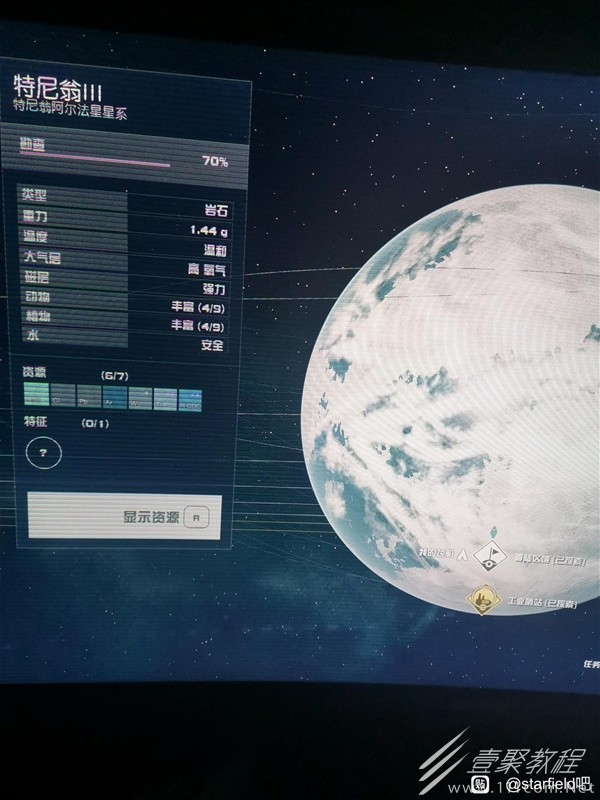Select the gold industrial outpost marker
This screenshot has height=800, width=600.
tap(485, 599)
